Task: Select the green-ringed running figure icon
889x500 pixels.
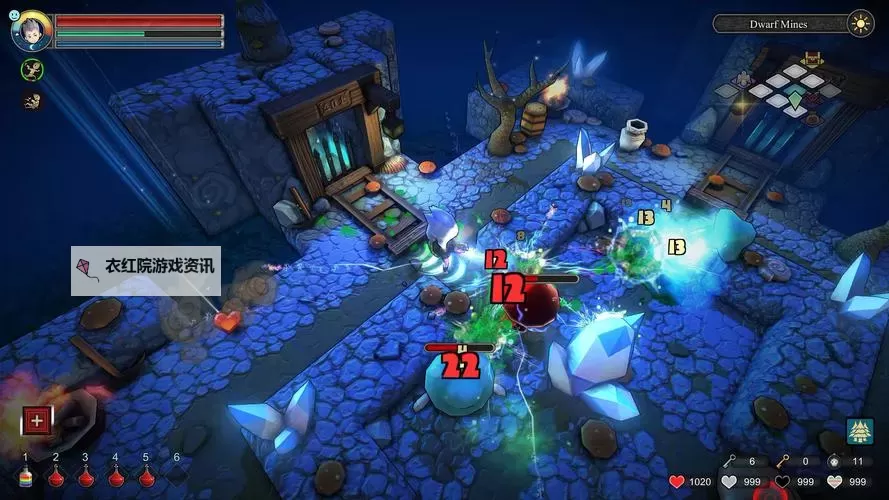Action: pyautogui.click(x=32, y=70)
